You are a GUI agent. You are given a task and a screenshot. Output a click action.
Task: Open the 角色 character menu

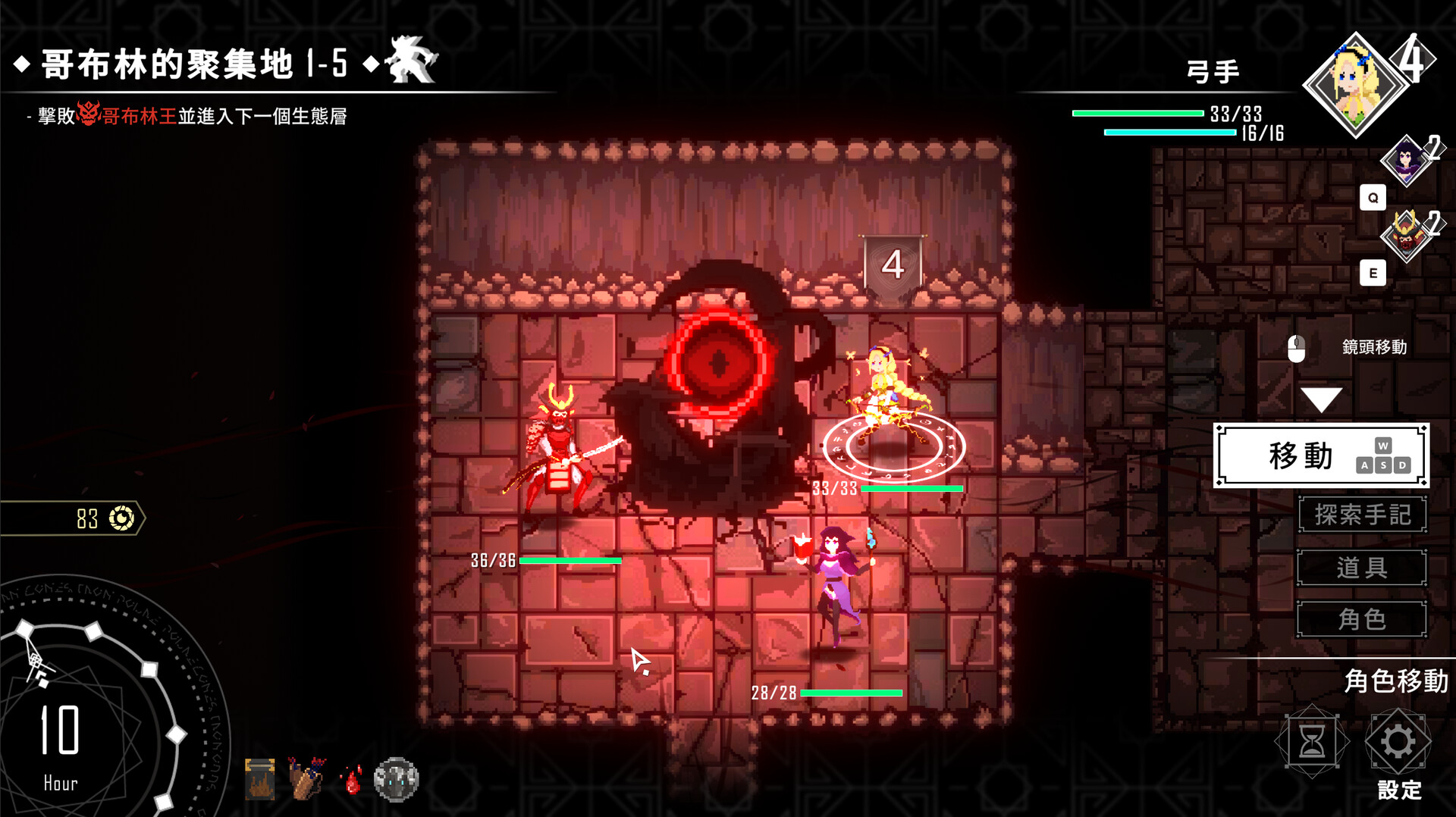point(1362,620)
